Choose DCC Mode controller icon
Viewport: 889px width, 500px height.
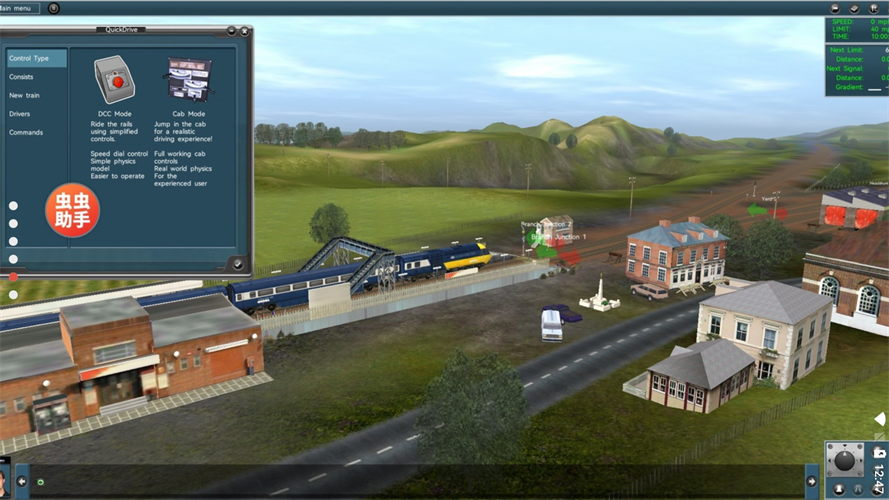[115, 79]
